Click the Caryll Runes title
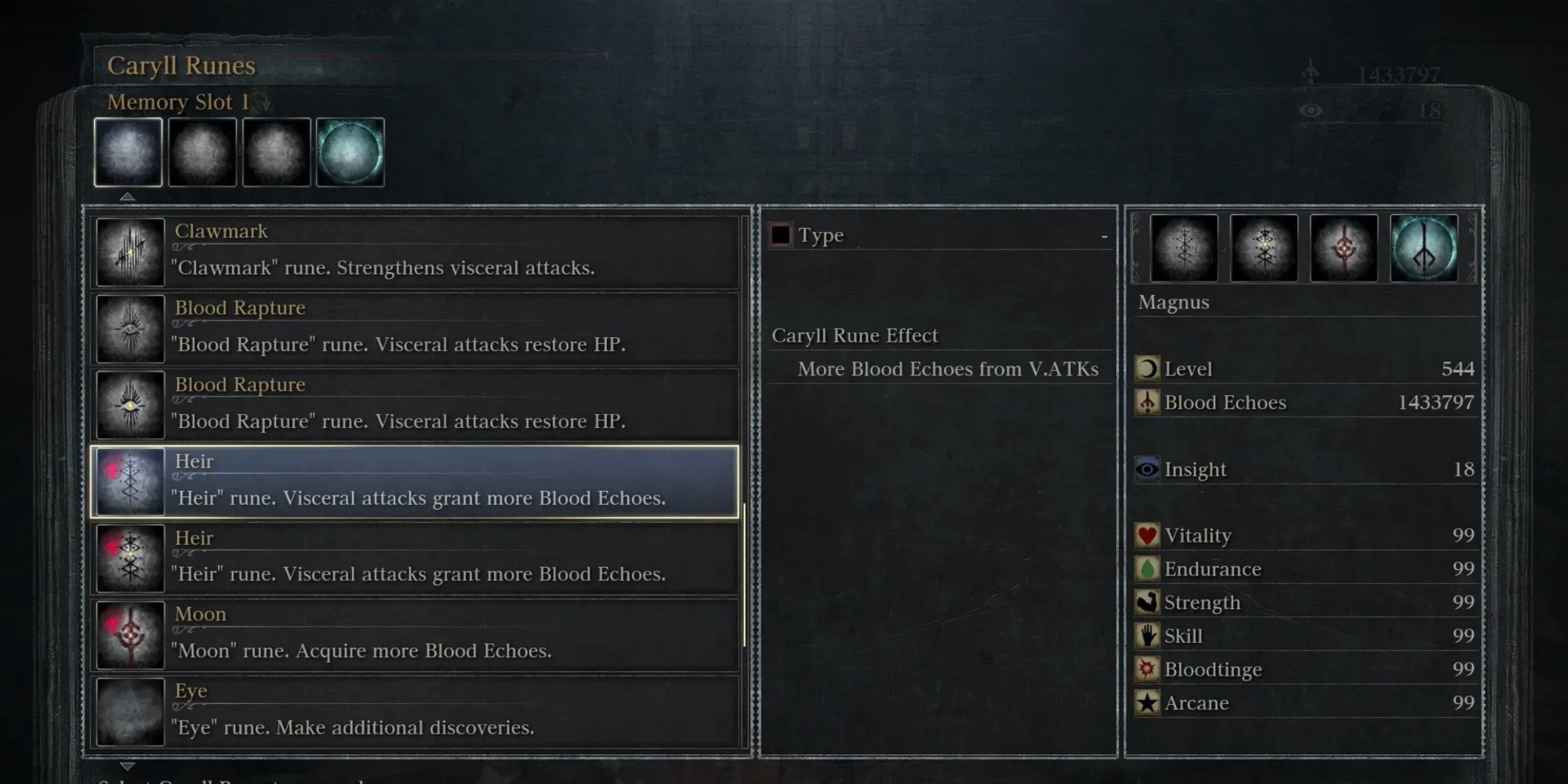1568x784 pixels. pos(180,66)
